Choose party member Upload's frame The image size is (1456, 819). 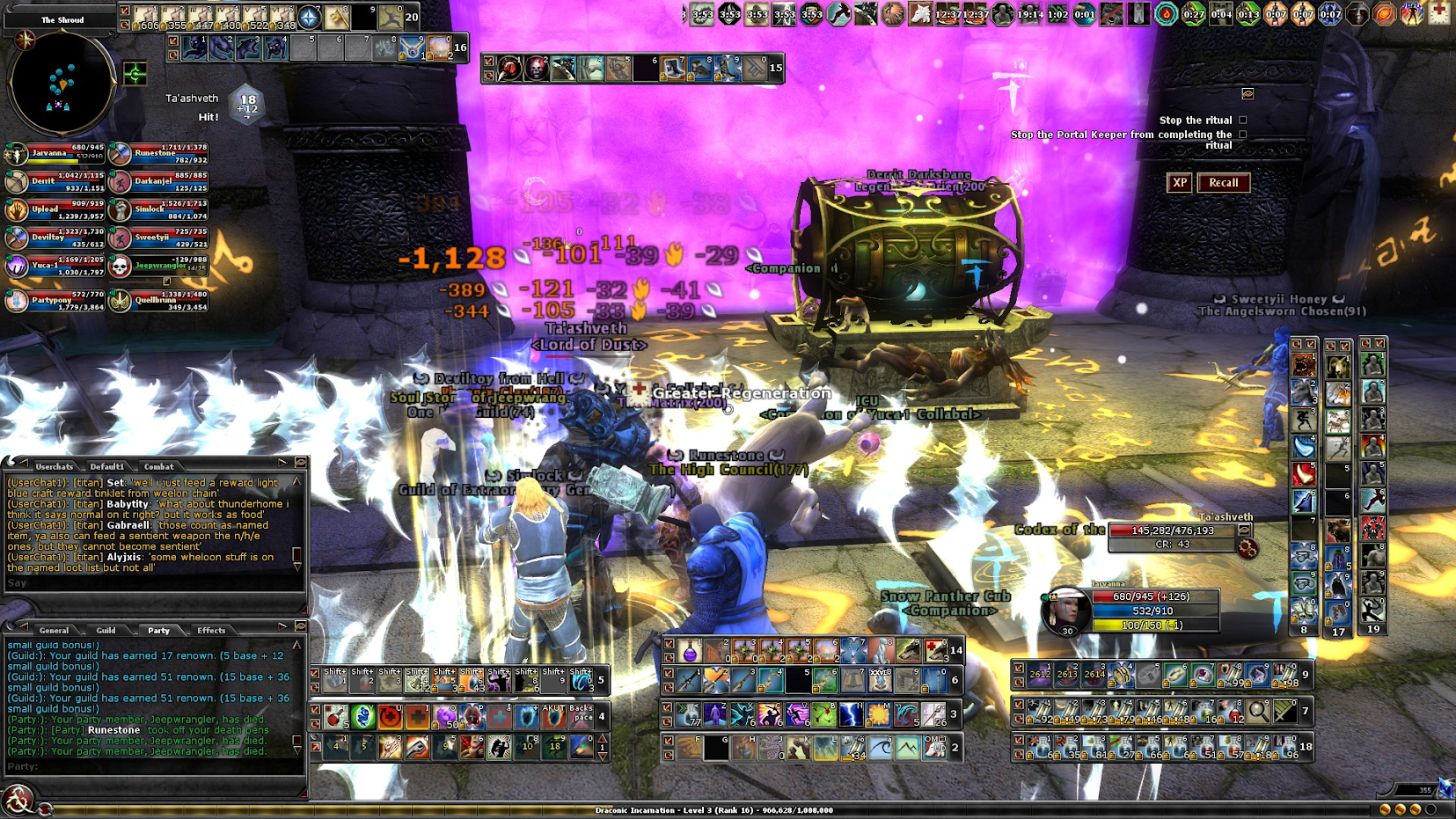[55, 210]
